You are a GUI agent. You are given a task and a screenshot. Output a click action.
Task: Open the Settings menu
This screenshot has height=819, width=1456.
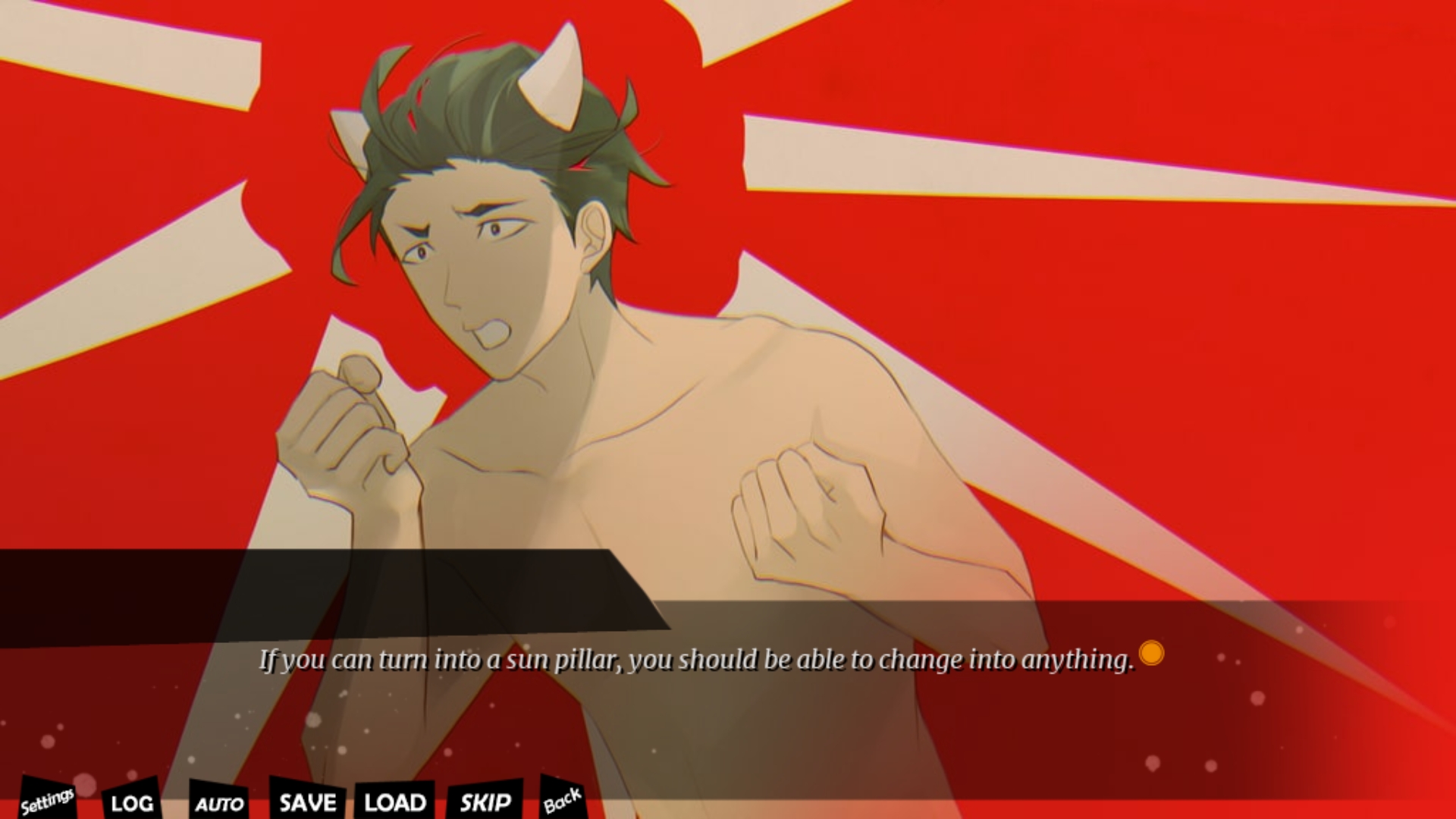click(47, 800)
